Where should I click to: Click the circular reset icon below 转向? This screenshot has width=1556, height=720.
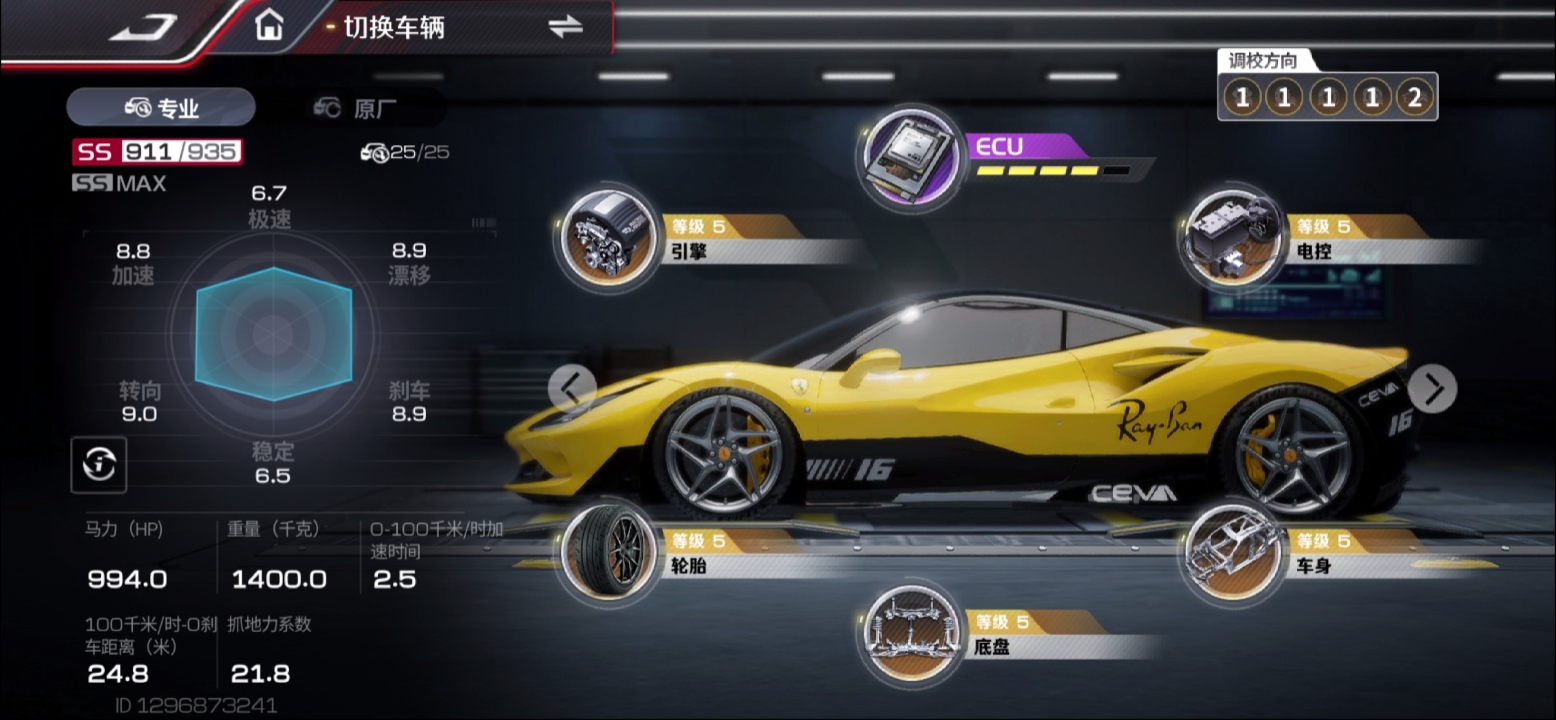(98, 464)
